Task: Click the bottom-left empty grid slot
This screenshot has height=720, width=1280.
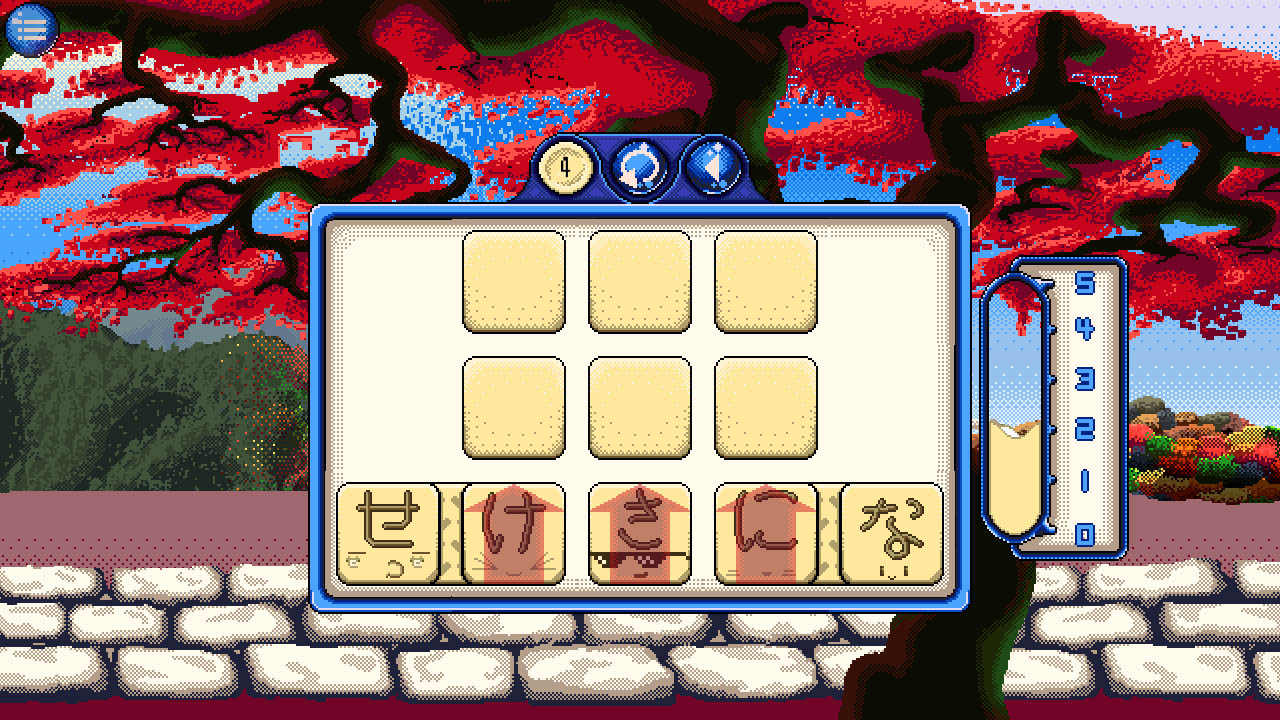Action: (514, 406)
